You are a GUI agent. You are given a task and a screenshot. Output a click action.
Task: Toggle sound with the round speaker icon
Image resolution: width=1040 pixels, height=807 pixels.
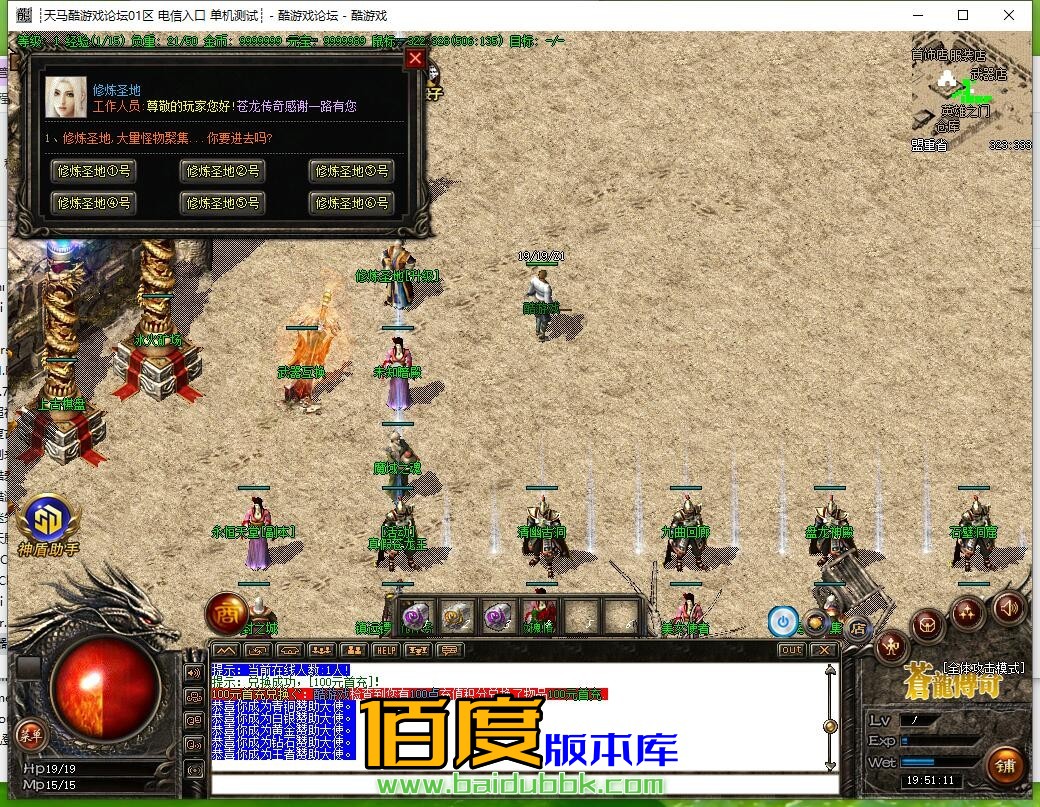[x=1008, y=606]
